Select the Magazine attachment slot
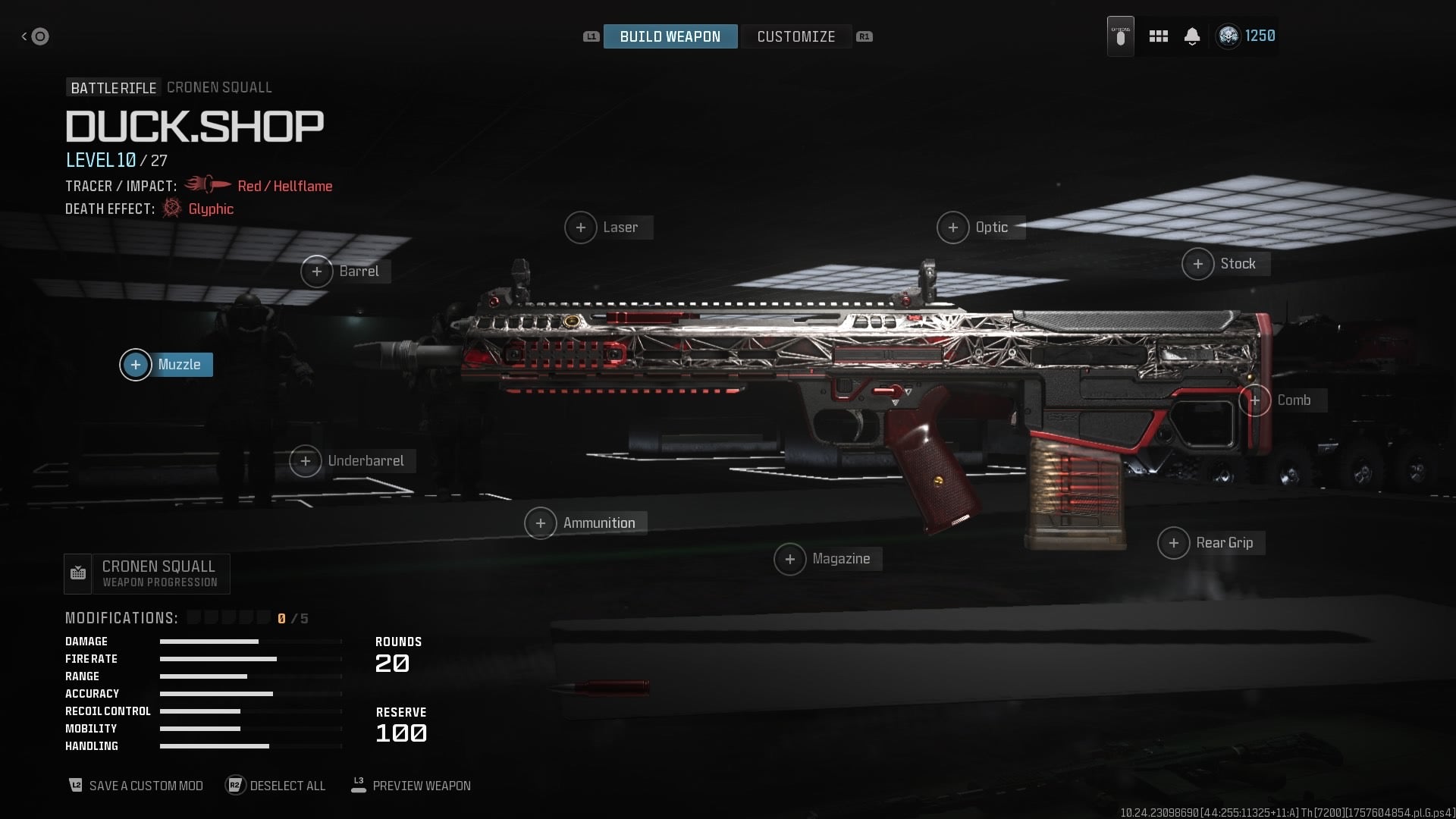 tap(827, 560)
